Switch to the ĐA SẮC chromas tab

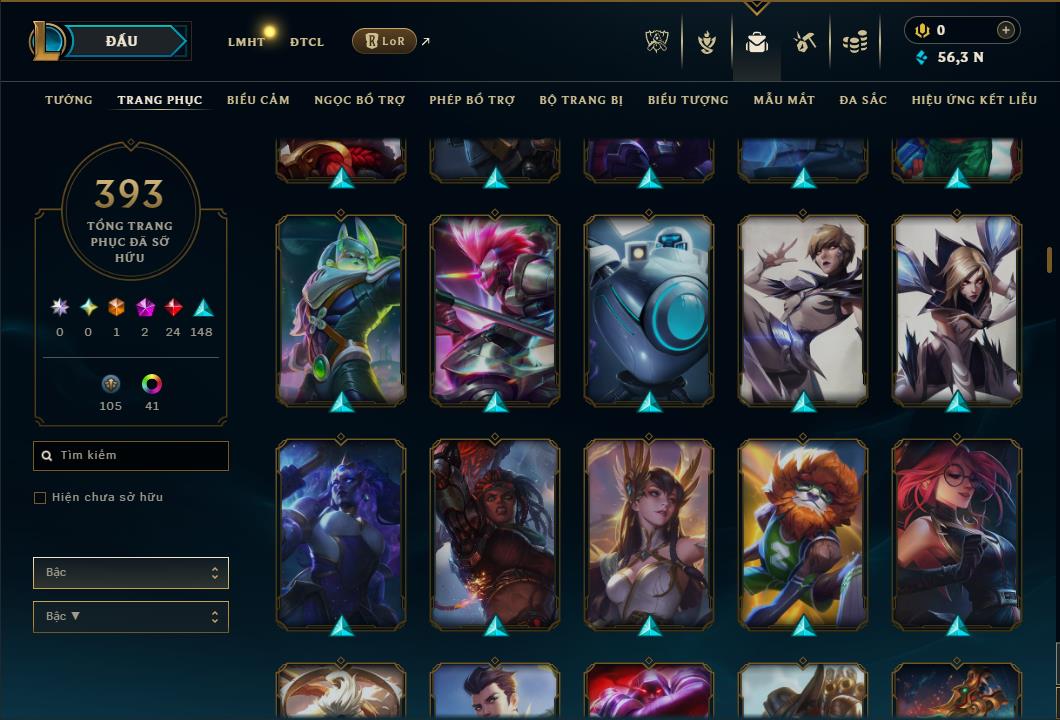[x=863, y=100]
